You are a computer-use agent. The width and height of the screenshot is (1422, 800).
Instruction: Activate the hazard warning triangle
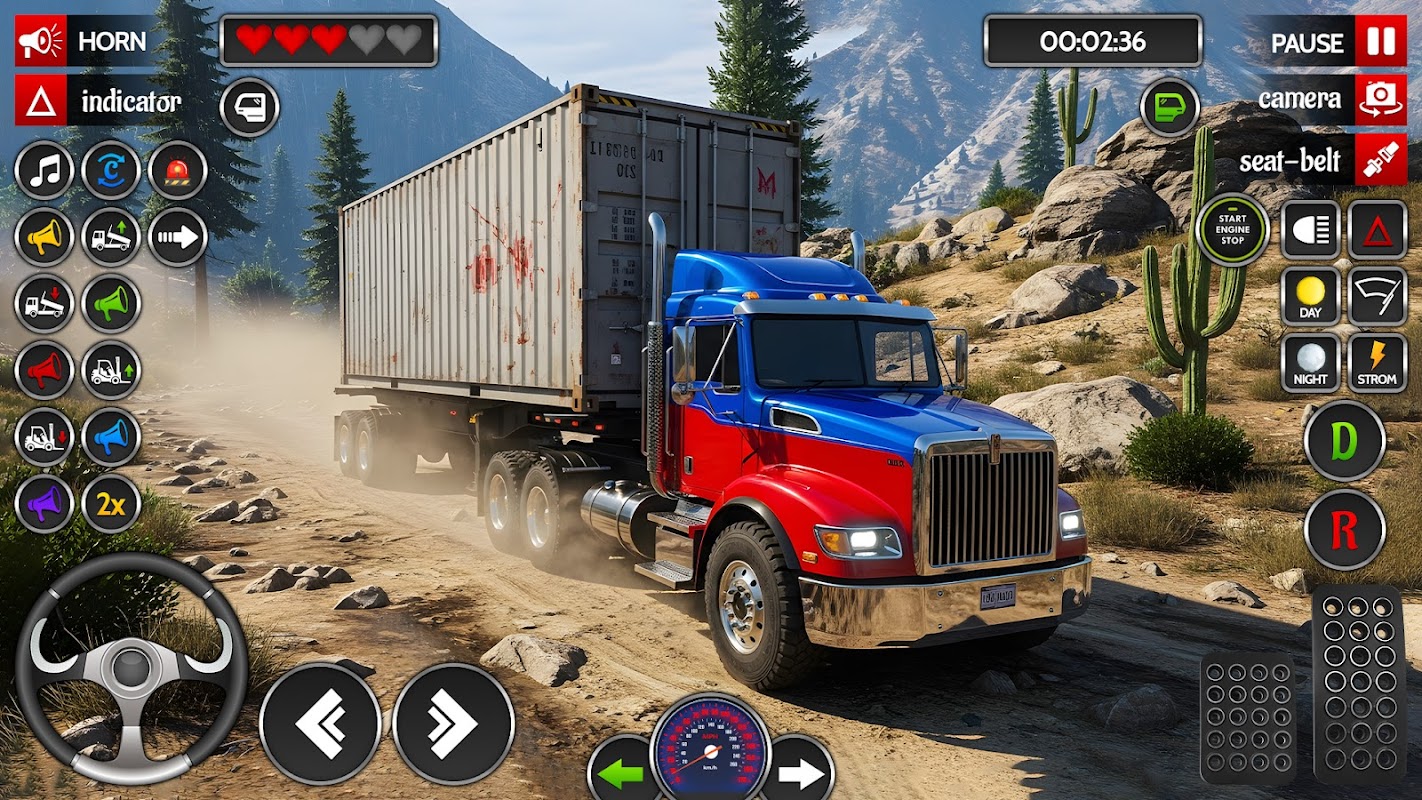tap(1377, 230)
